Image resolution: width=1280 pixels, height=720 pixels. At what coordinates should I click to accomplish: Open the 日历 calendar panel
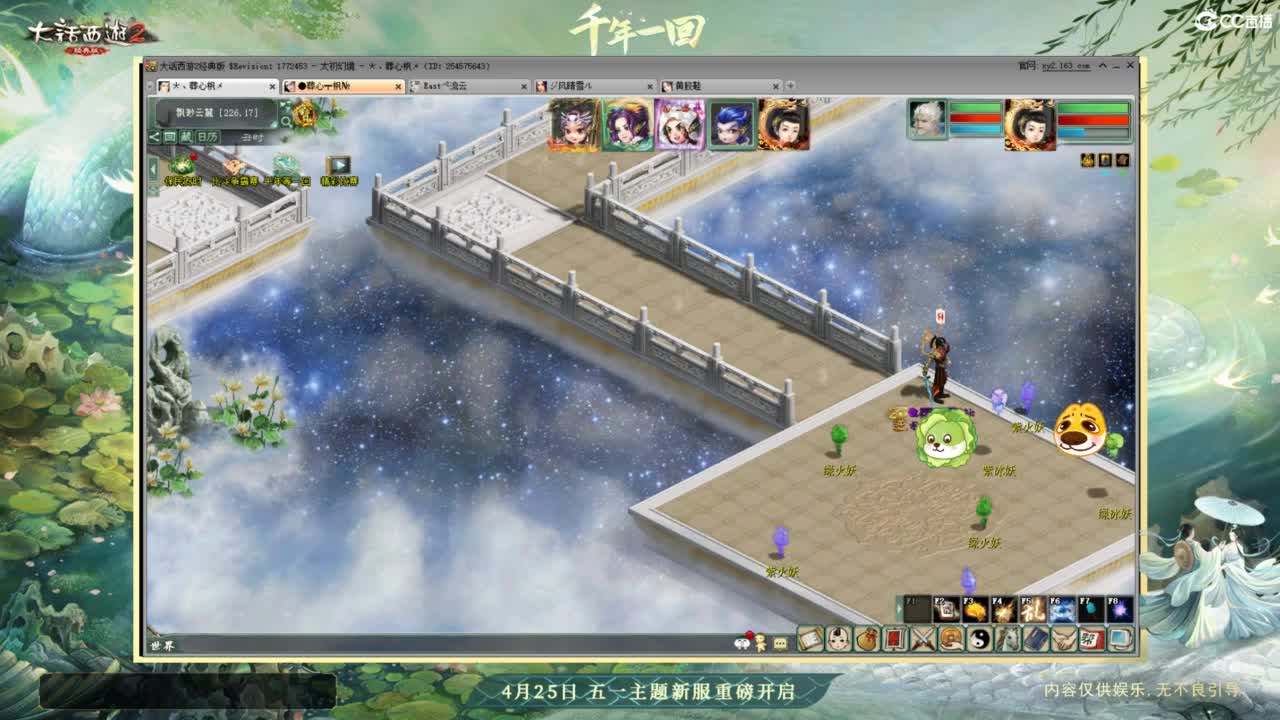point(208,137)
